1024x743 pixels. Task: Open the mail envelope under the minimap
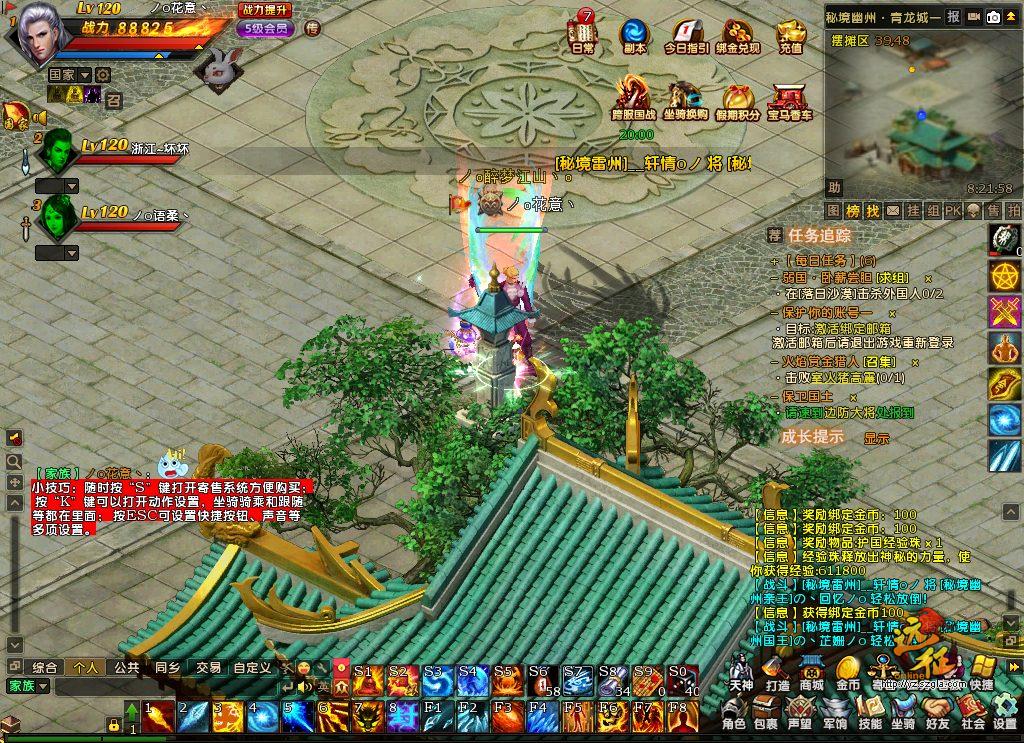[892, 211]
